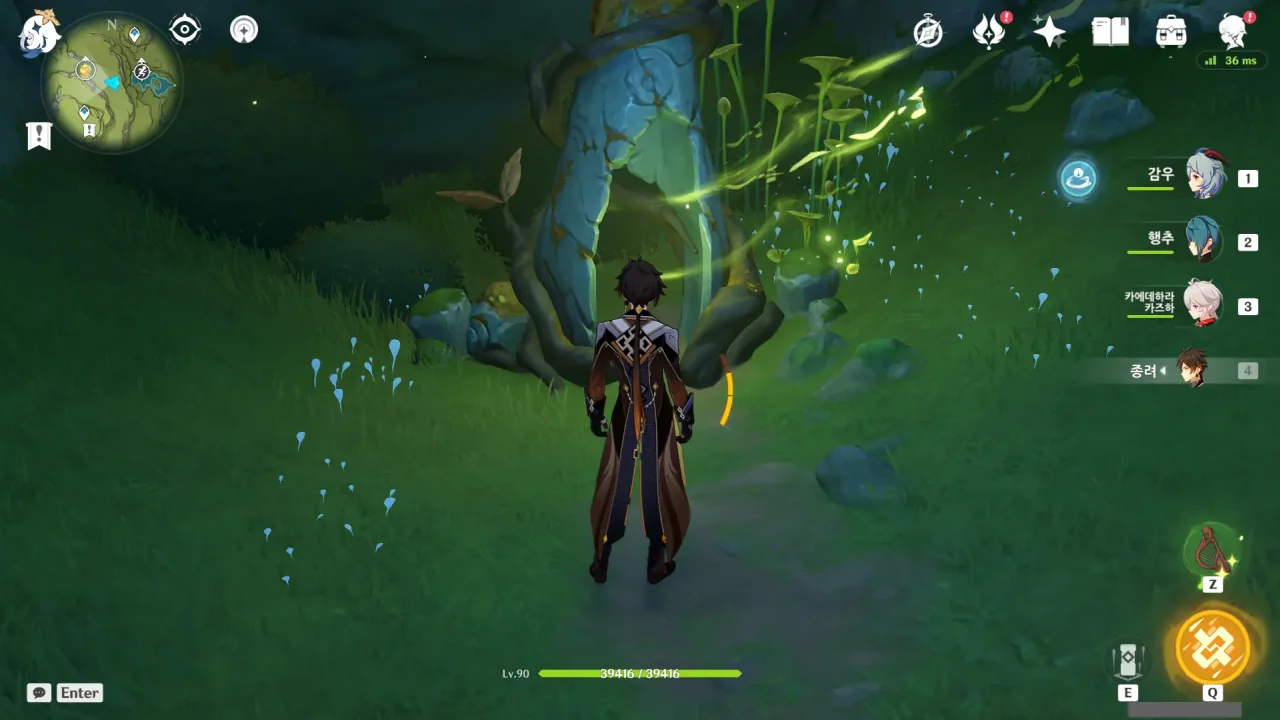1280x720 pixels.
Task: Click the blue co-op mode round icon
Action: pyautogui.click(x=1078, y=179)
